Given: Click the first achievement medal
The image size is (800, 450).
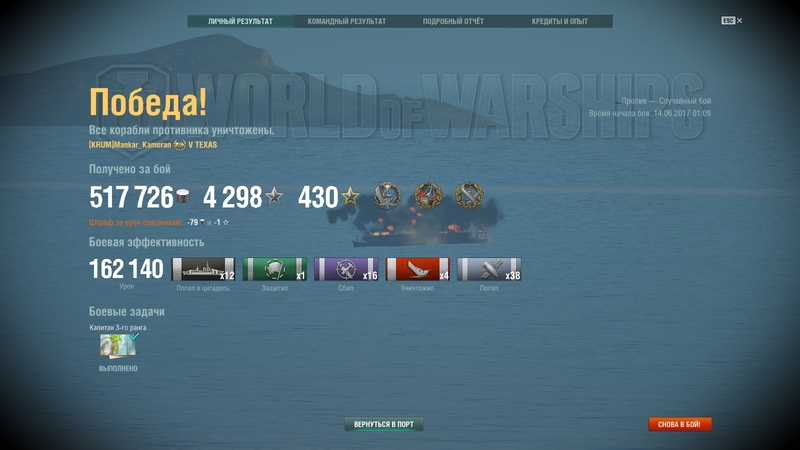Looking at the screenshot, I should 387,196.
